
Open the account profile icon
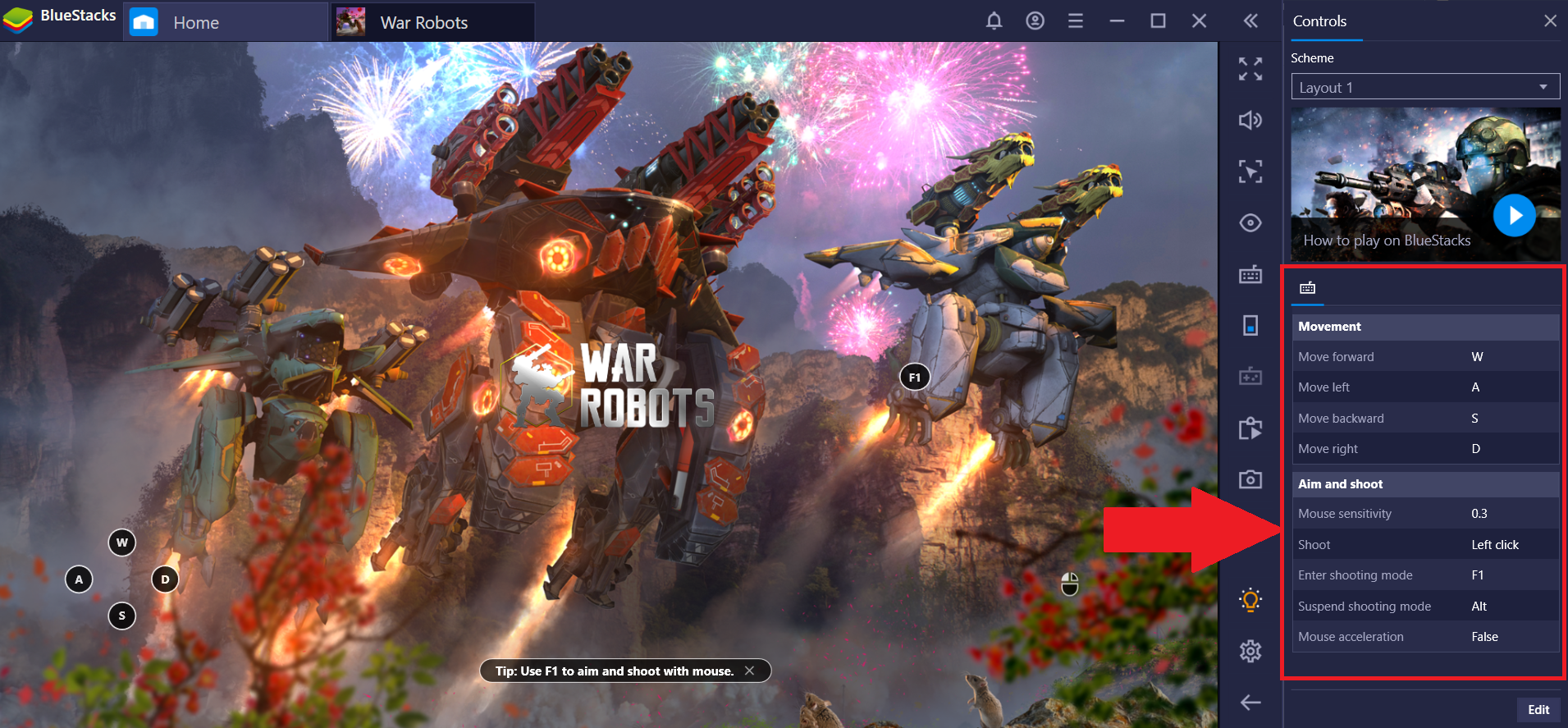(1035, 21)
